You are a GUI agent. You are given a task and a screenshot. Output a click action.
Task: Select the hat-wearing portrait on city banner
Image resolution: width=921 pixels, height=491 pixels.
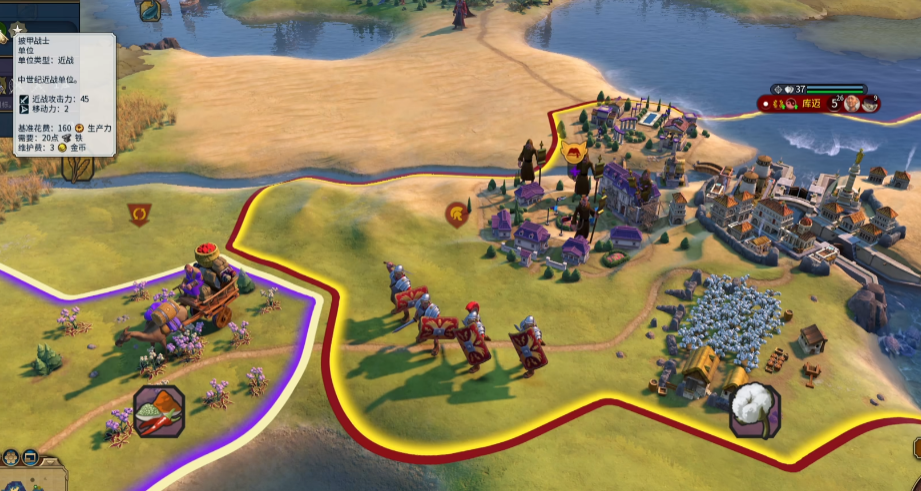click(871, 102)
